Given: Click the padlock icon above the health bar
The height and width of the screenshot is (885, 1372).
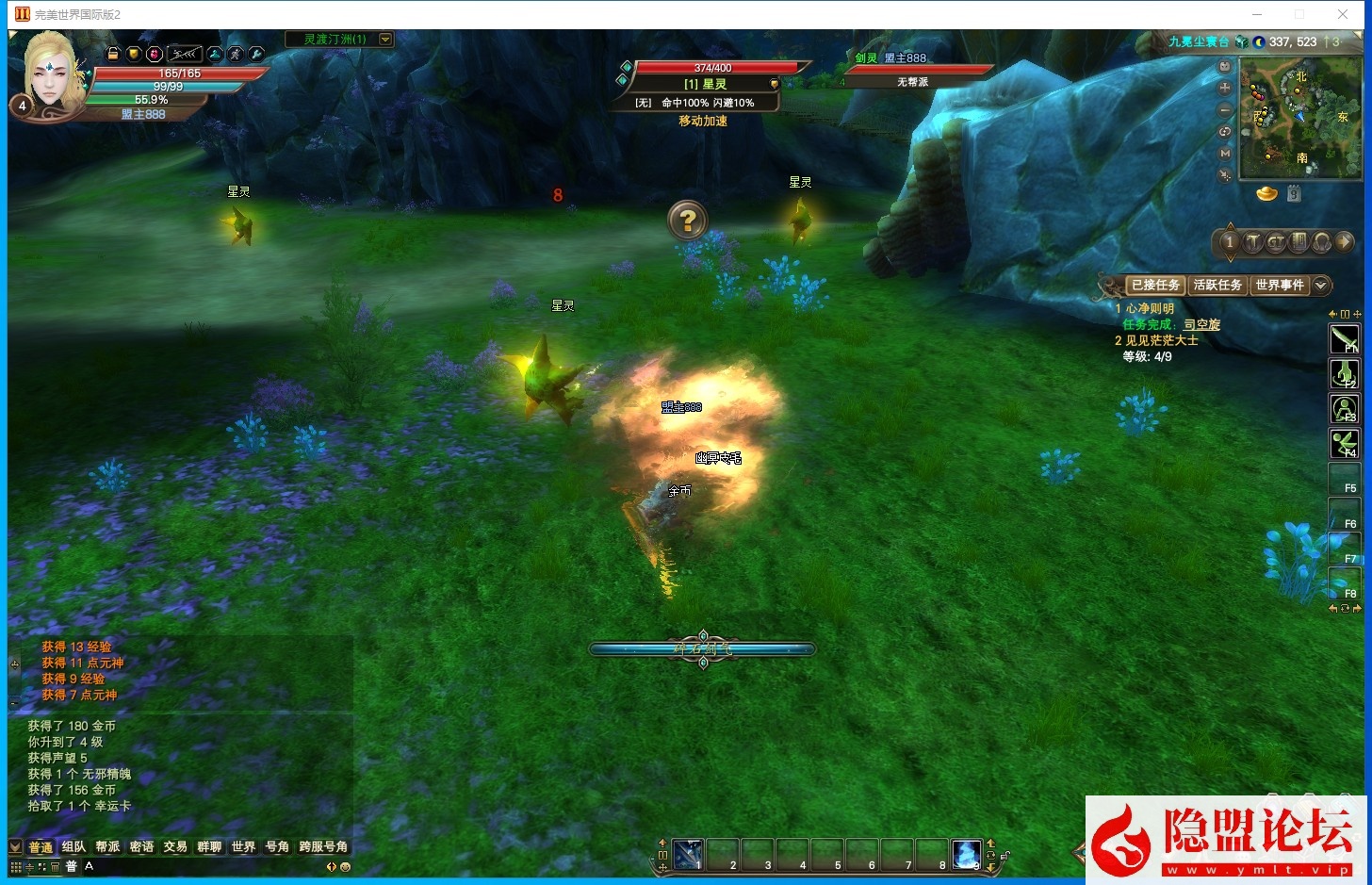Looking at the screenshot, I should [x=113, y=55].
